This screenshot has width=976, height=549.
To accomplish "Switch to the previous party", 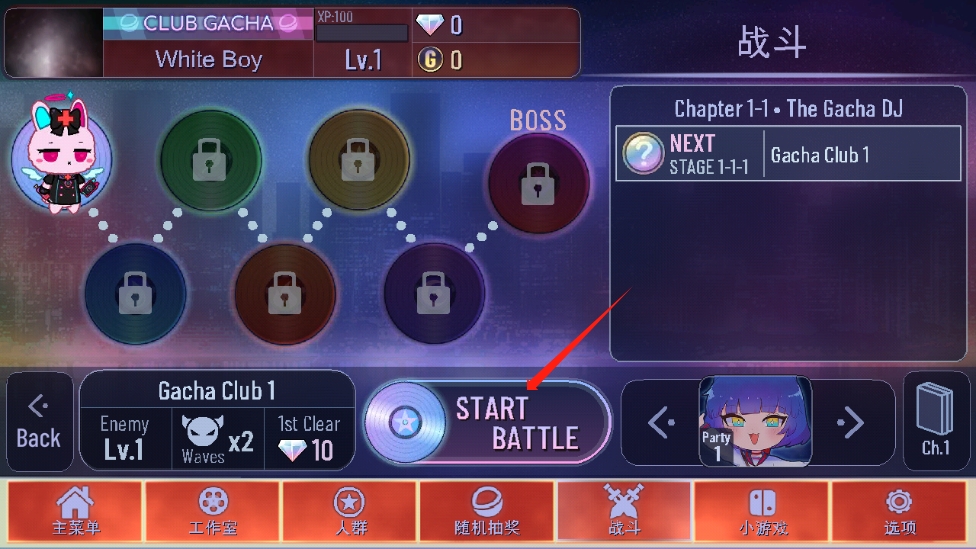I will [661, 422].
